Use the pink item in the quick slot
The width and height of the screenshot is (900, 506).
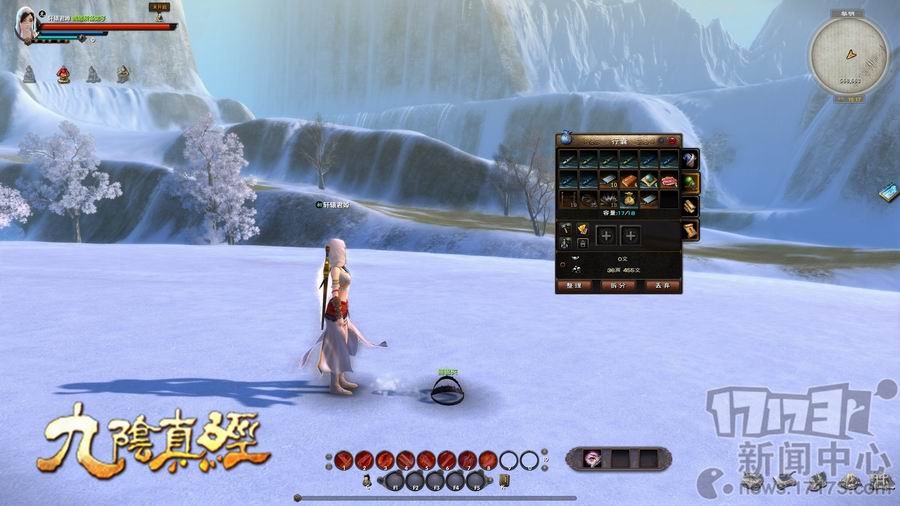(x=592, y=459)
